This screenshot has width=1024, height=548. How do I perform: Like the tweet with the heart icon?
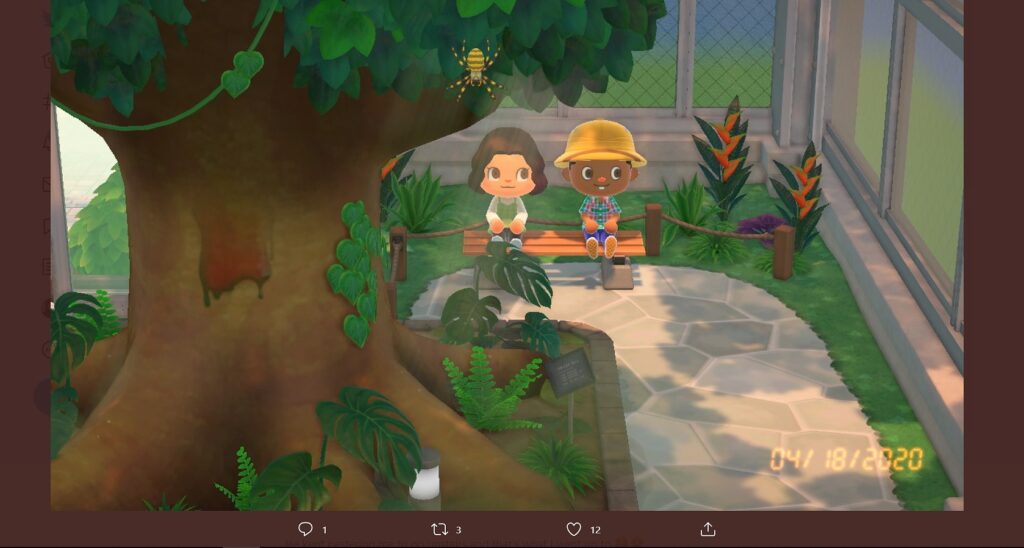(x=574, y=529)
